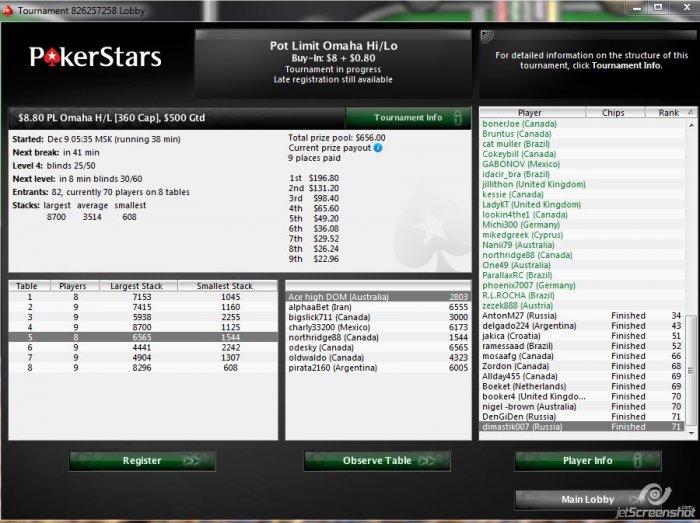Click the current prize payout info icon
700x523 pixels.
[x=378, y=148]
